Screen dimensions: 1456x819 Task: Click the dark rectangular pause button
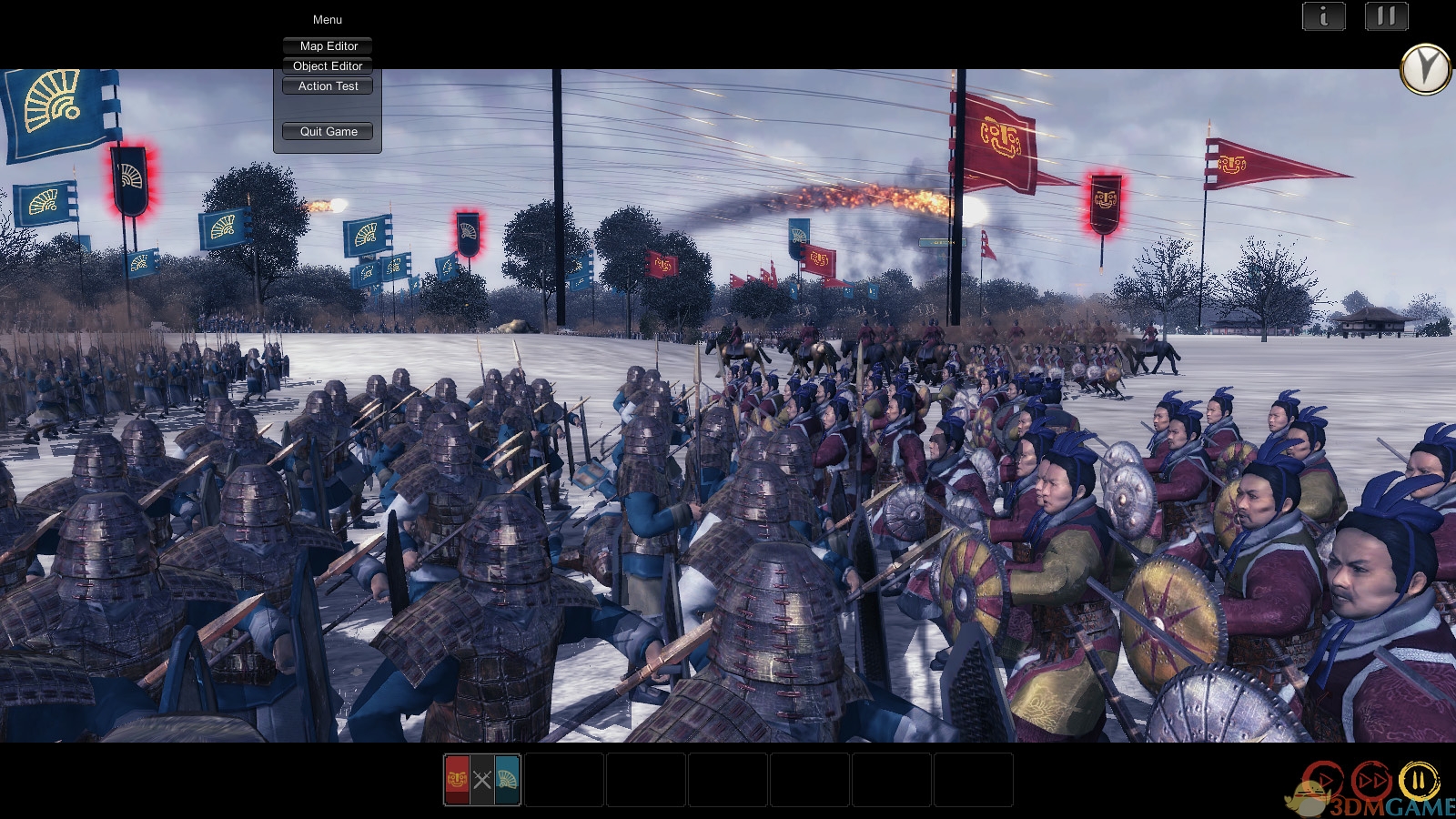click(1386, 15)
